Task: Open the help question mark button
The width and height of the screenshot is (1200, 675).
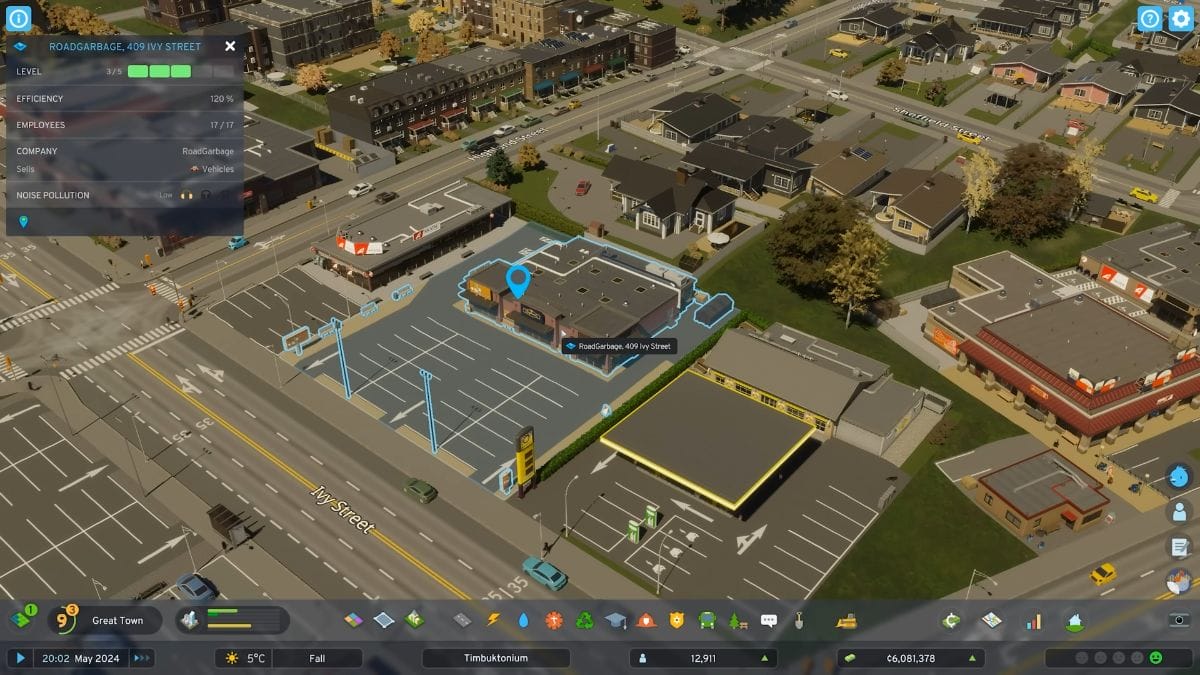Action: [1150, 19]
